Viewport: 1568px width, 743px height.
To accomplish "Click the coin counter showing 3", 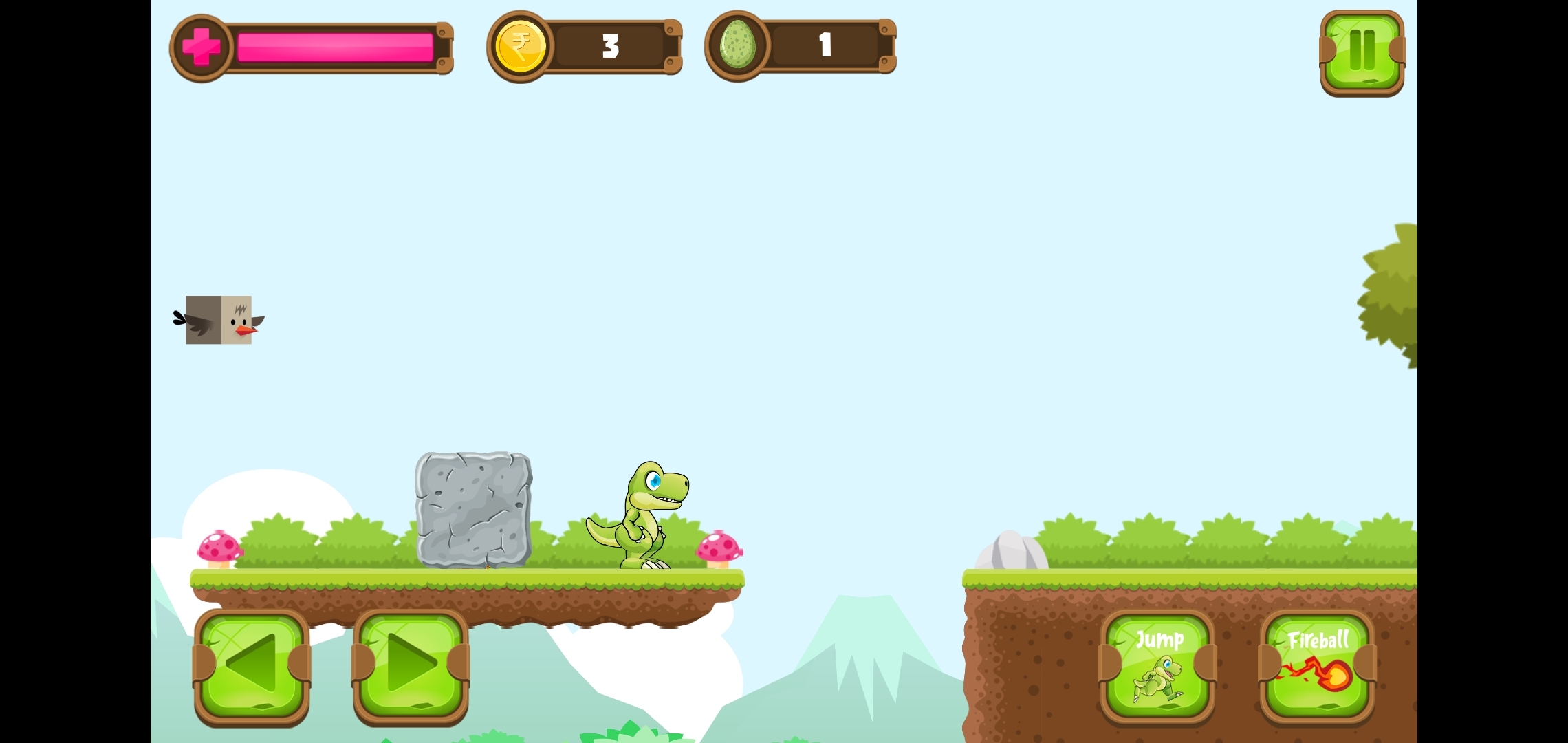I will [609, 46].
